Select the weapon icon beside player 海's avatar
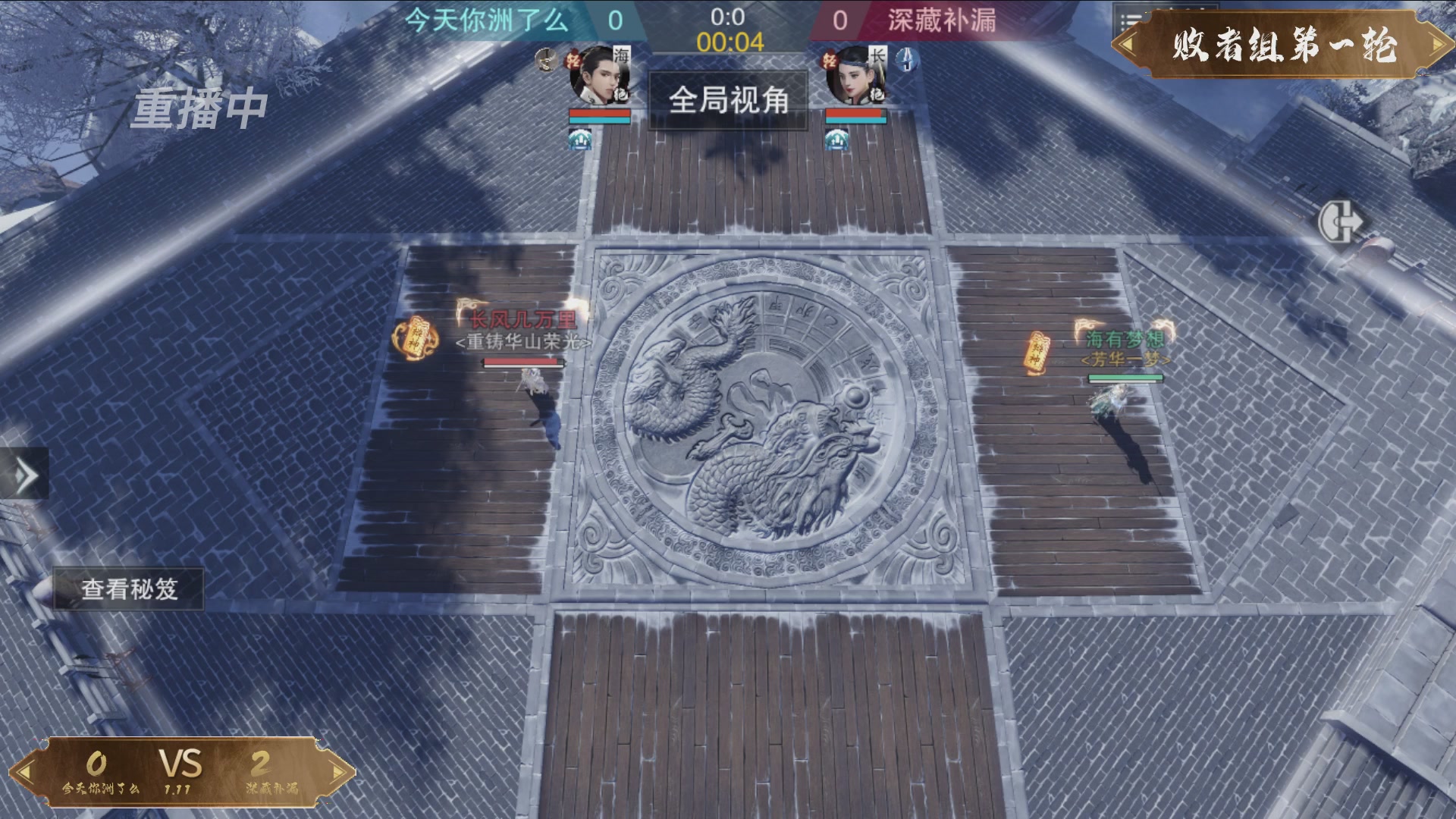This screenshot has width=1456, height=819. coord(545,61)
